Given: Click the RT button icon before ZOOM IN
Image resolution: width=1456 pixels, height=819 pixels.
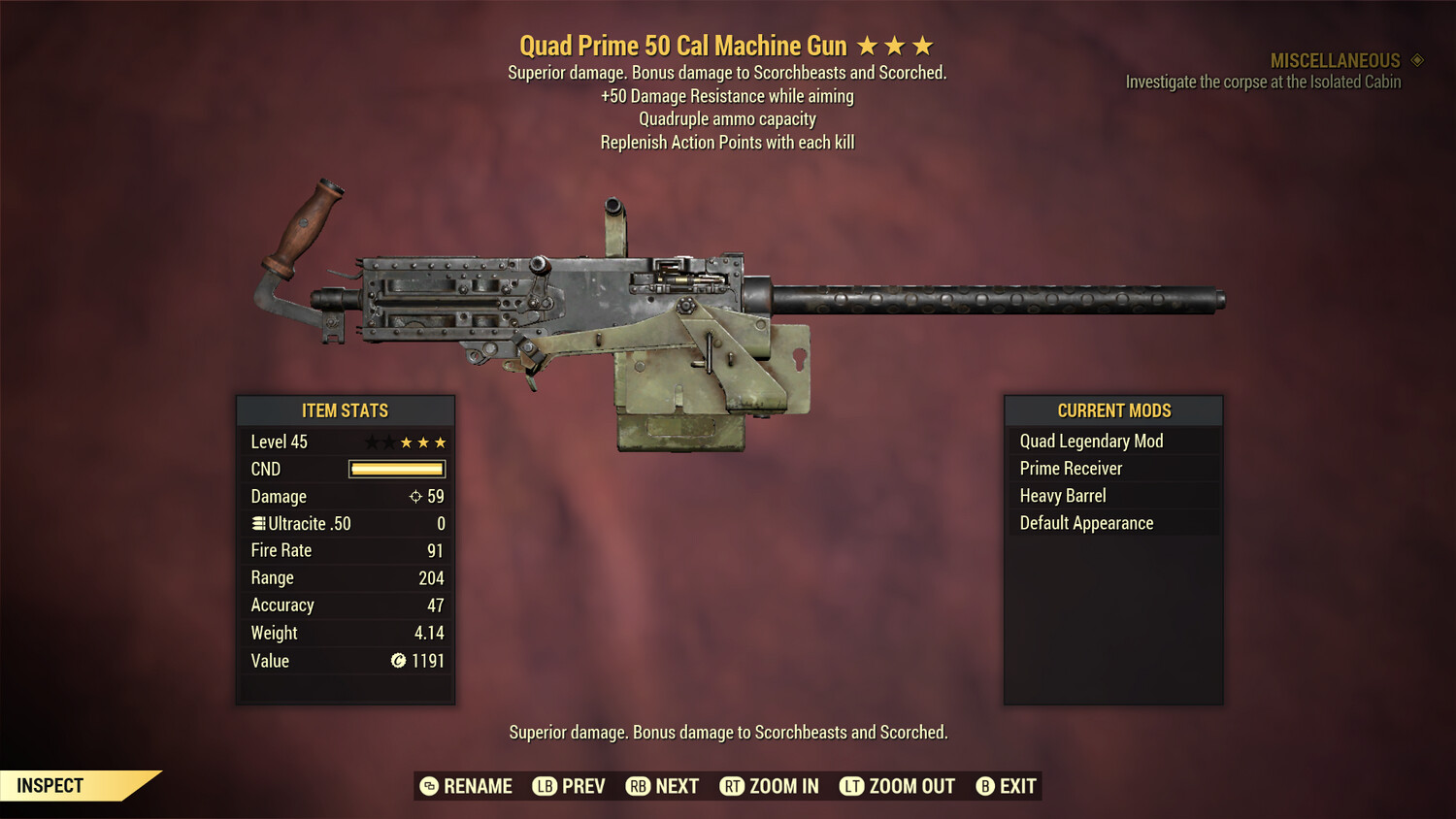Looking at the screenshot, I should tap(733, 786).
